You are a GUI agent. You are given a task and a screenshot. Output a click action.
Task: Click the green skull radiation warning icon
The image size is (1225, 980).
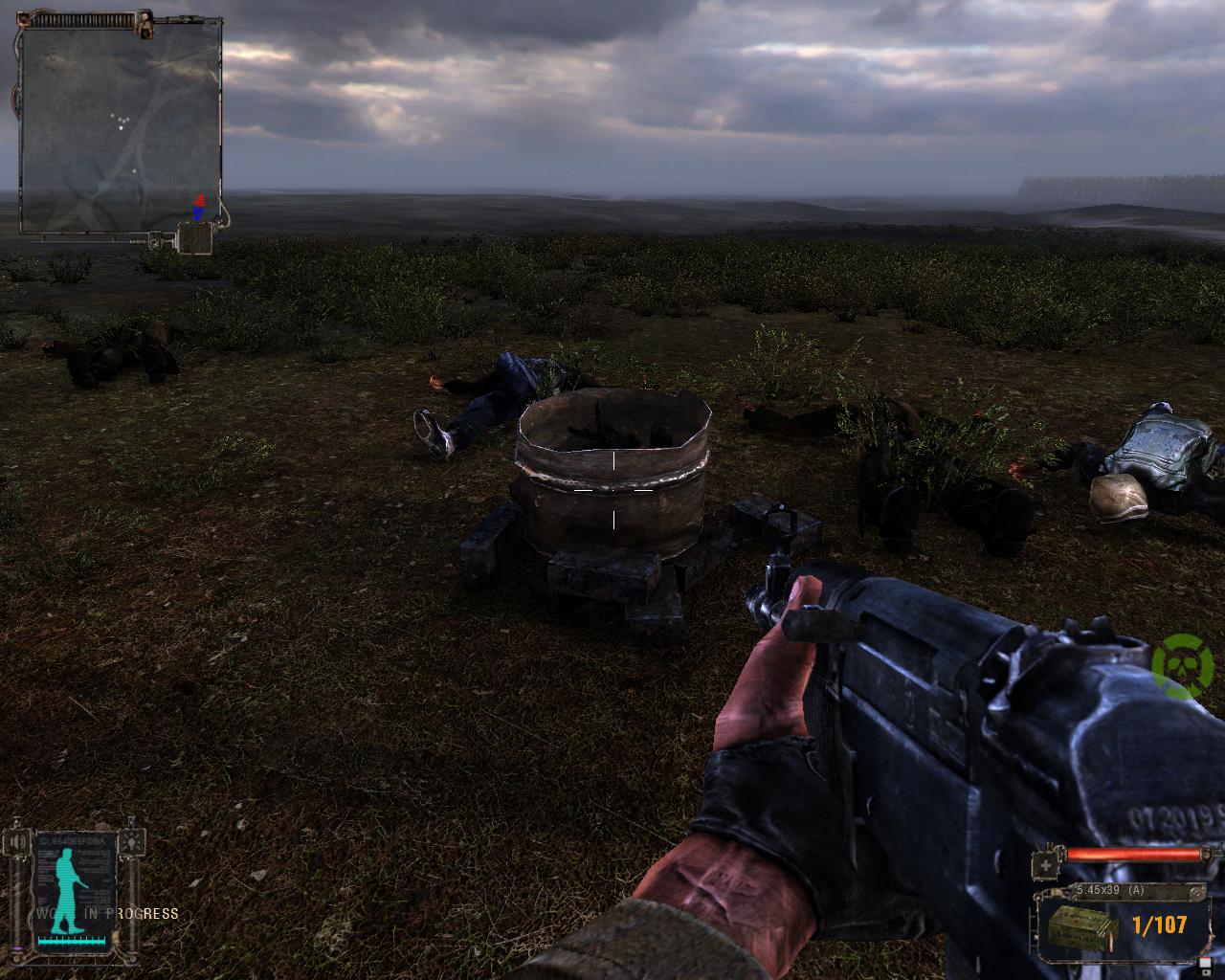1183,662
